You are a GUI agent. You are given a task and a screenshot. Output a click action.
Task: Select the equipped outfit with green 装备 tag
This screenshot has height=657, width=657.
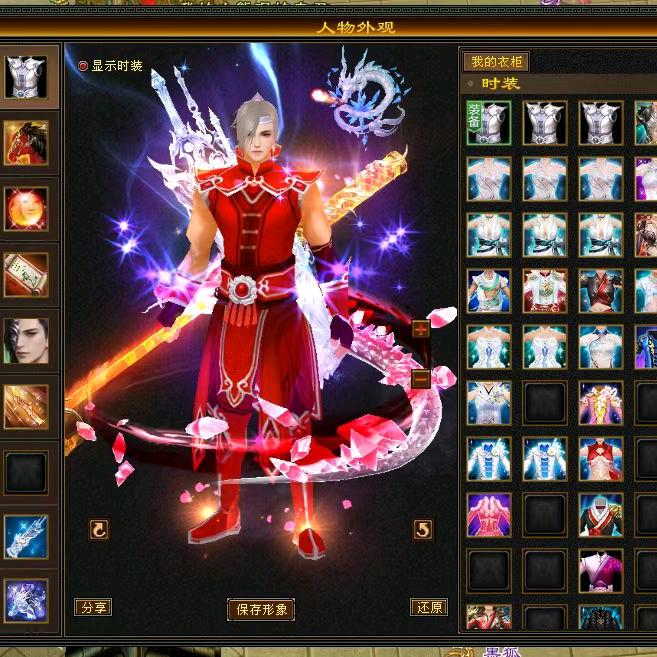coord(488,123)
